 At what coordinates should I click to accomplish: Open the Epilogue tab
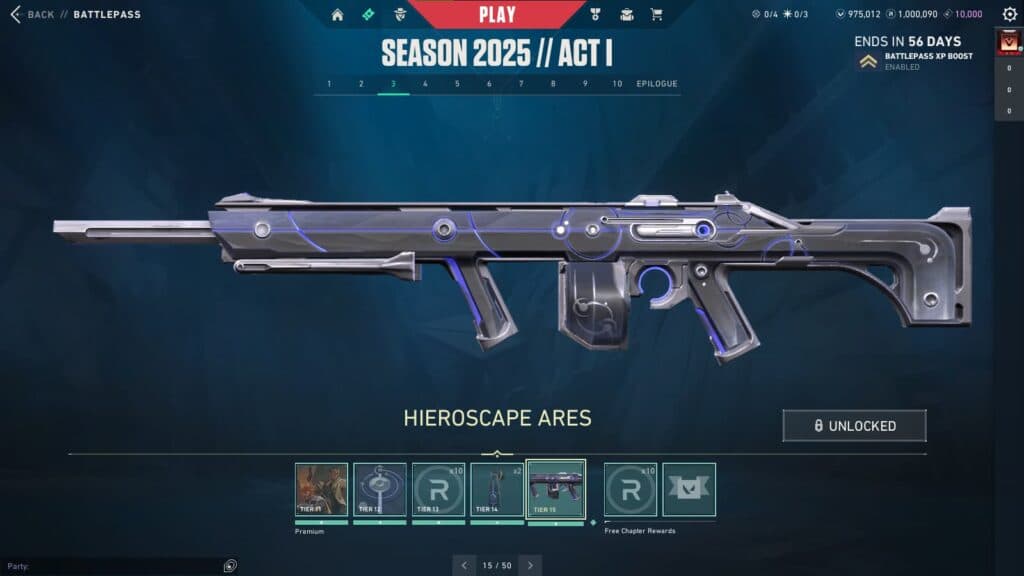657,84
